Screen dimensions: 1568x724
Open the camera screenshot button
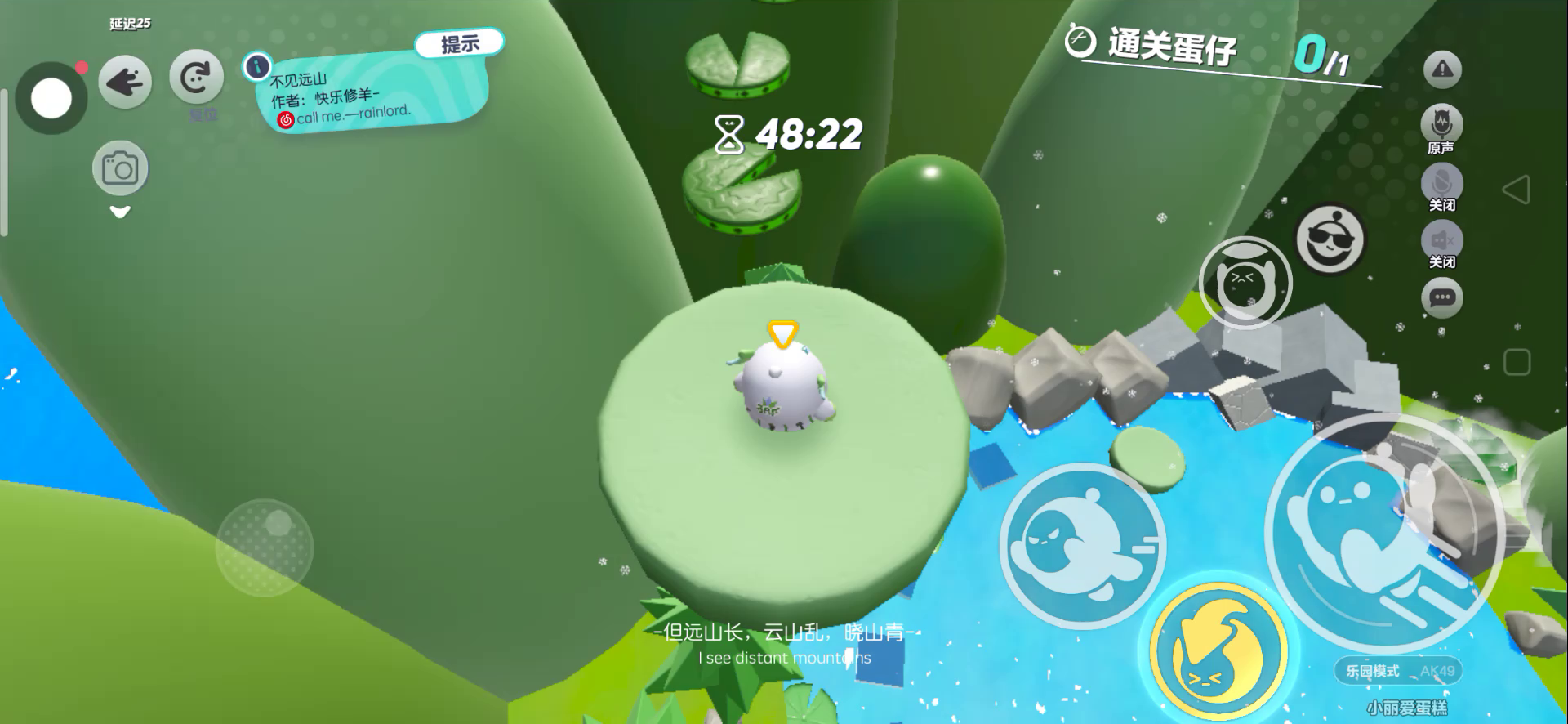pos(120,168)
